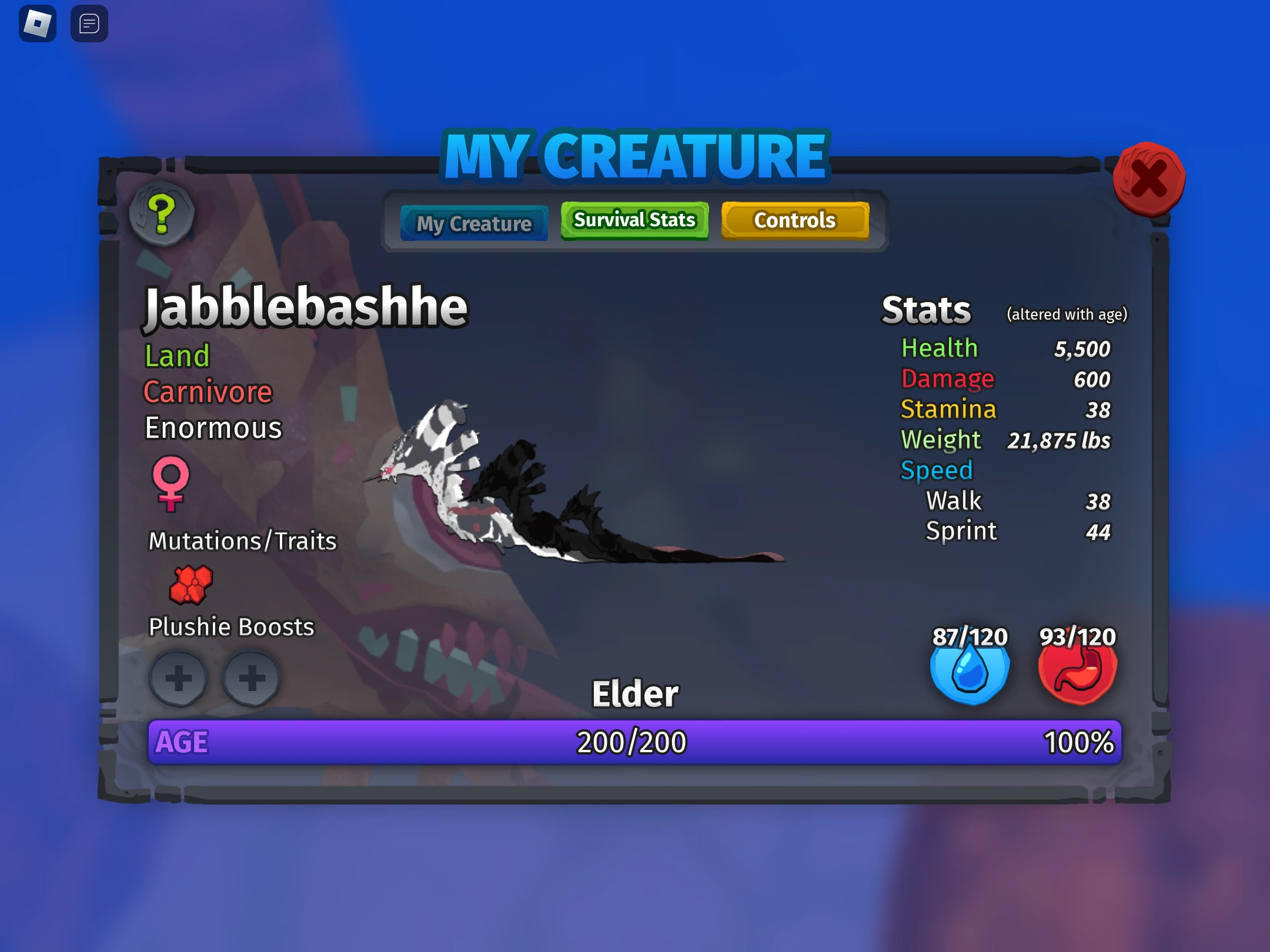The image size is (1270, 952).
Task: Open the Roblox menu icon
Action: click(38, 24)
